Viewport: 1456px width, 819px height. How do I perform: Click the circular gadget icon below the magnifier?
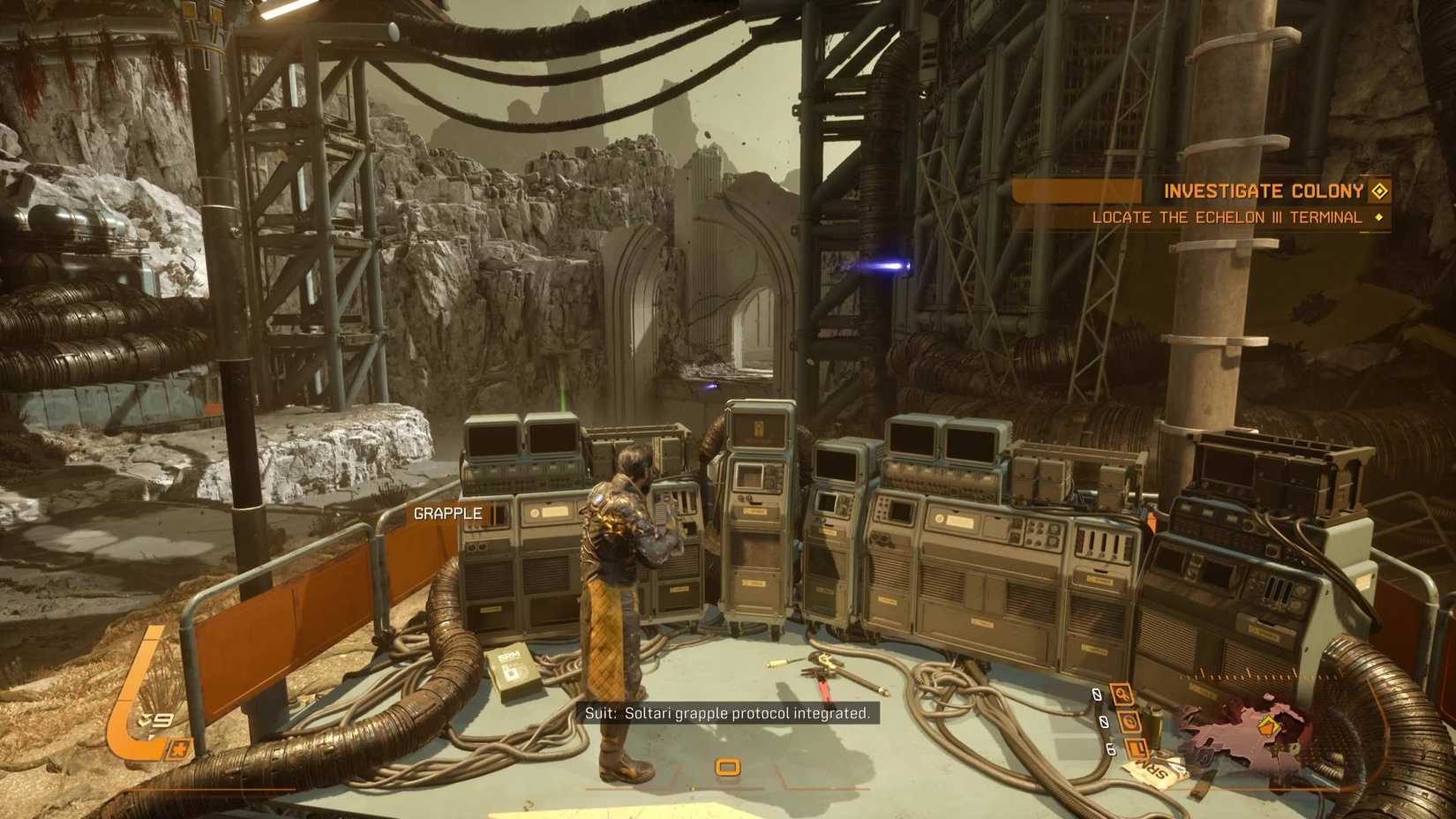tap(1129, 723)
